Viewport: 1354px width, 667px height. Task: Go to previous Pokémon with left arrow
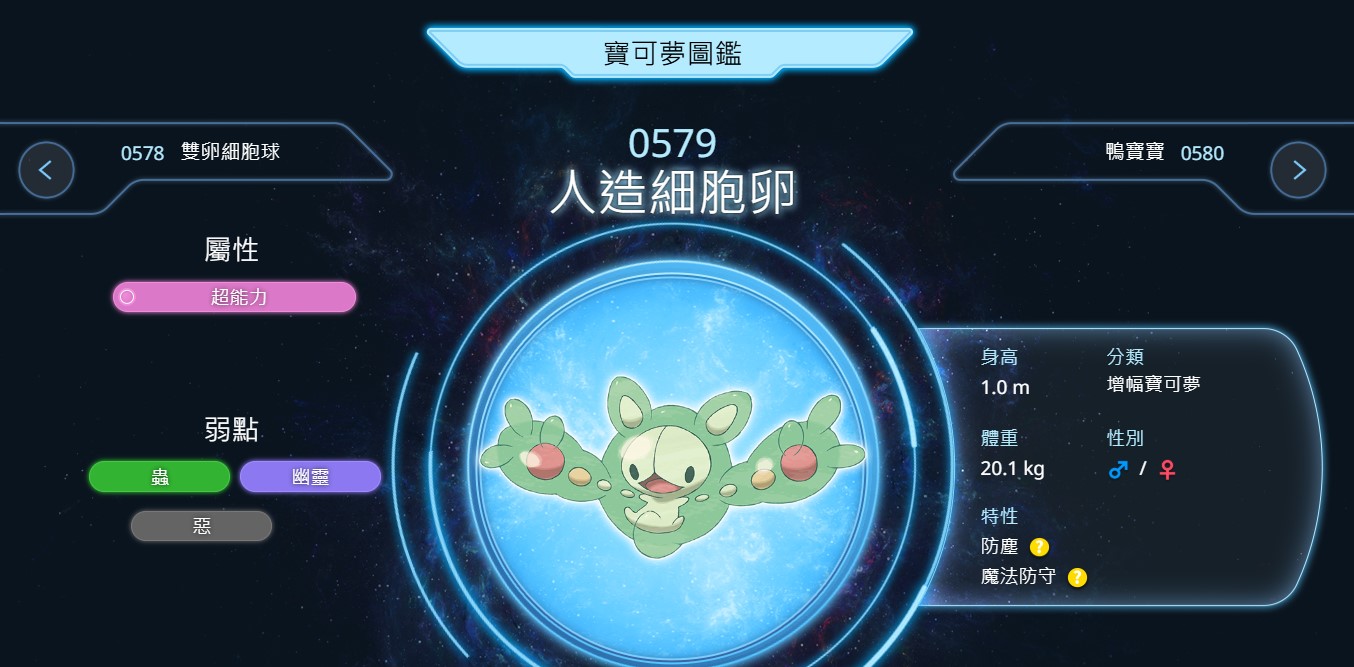tap(46, 170)
